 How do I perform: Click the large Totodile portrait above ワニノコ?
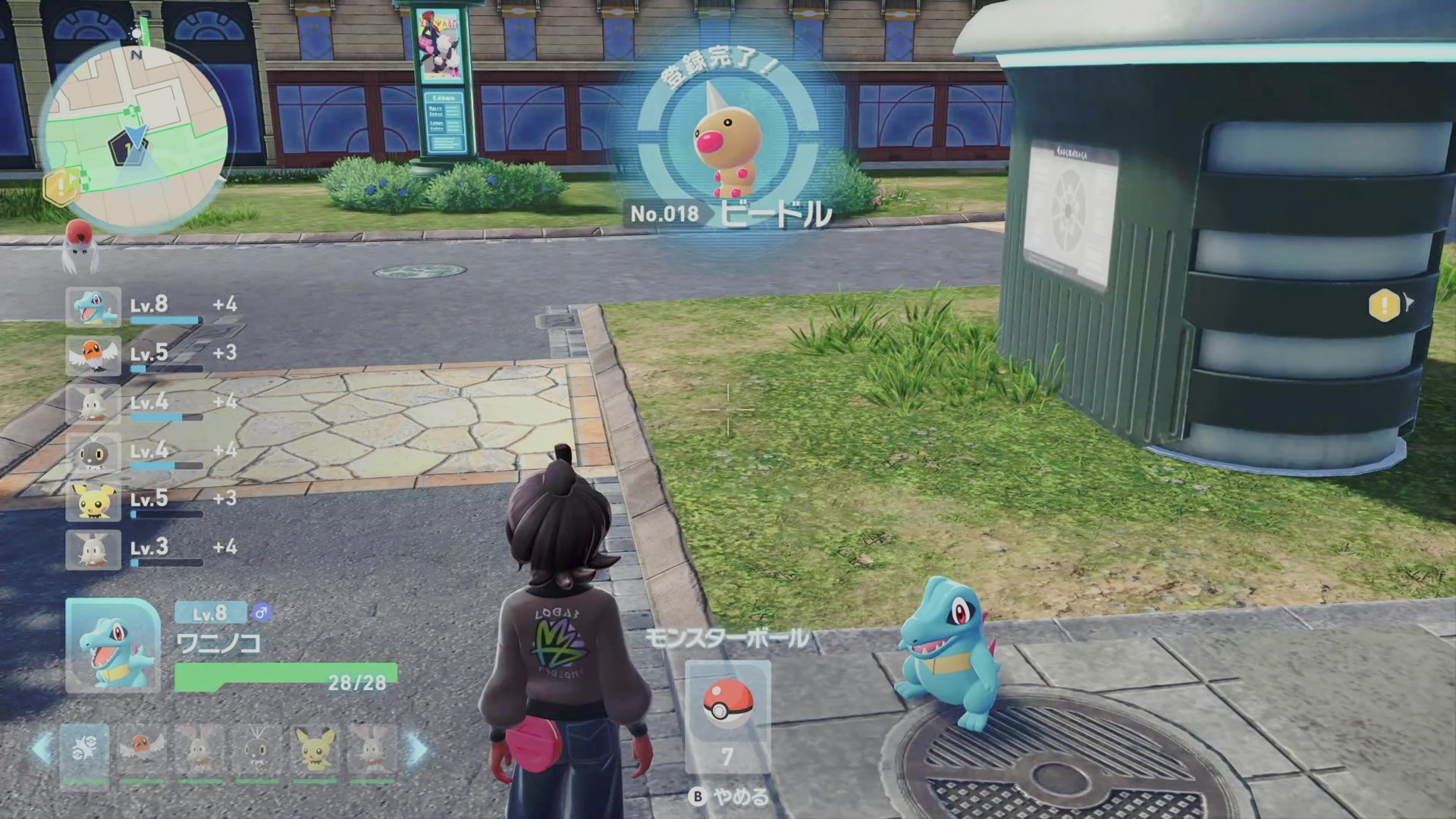pyautogui.click(x=113, y=645)
